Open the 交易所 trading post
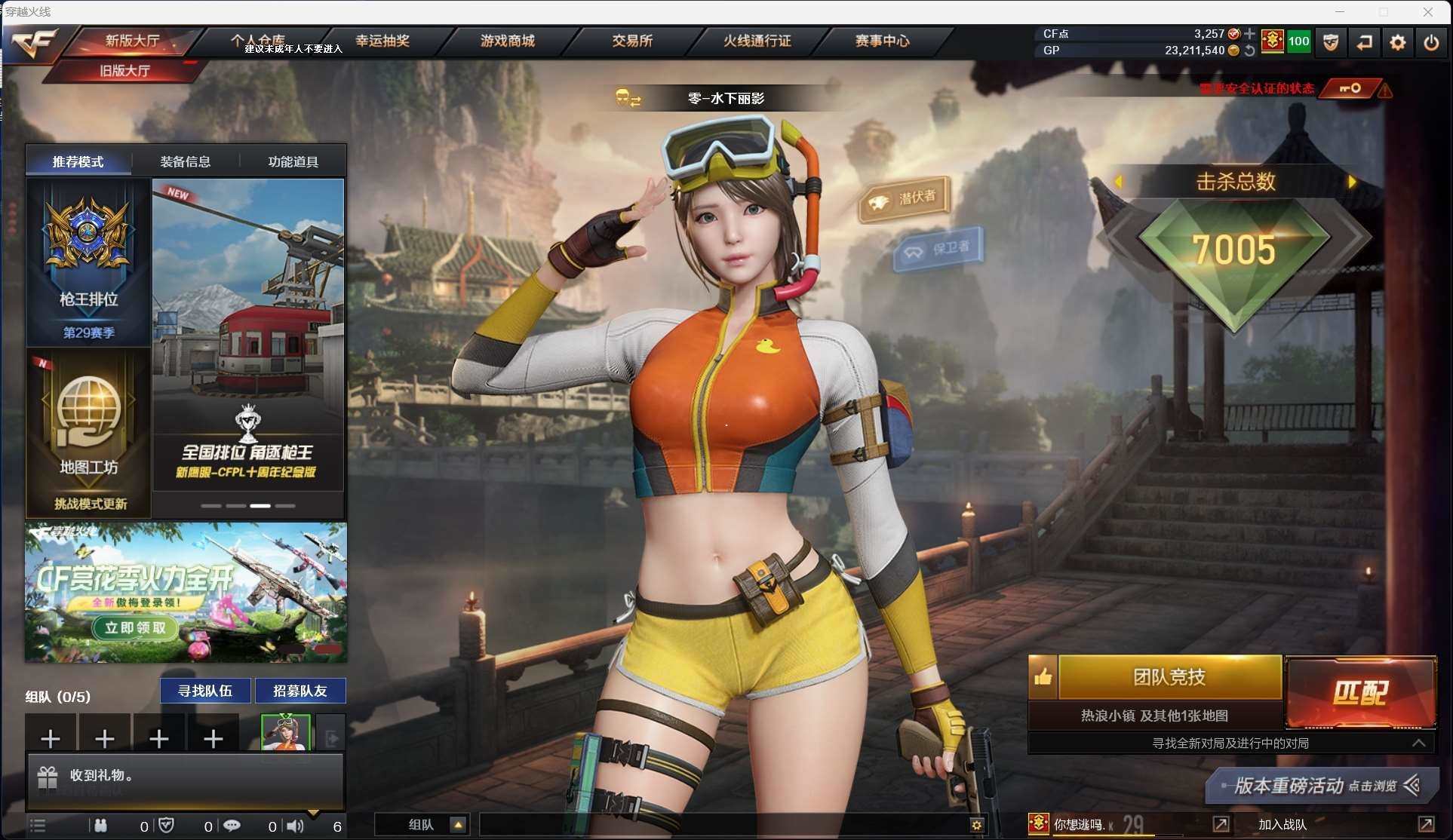 tap(631, 41)
